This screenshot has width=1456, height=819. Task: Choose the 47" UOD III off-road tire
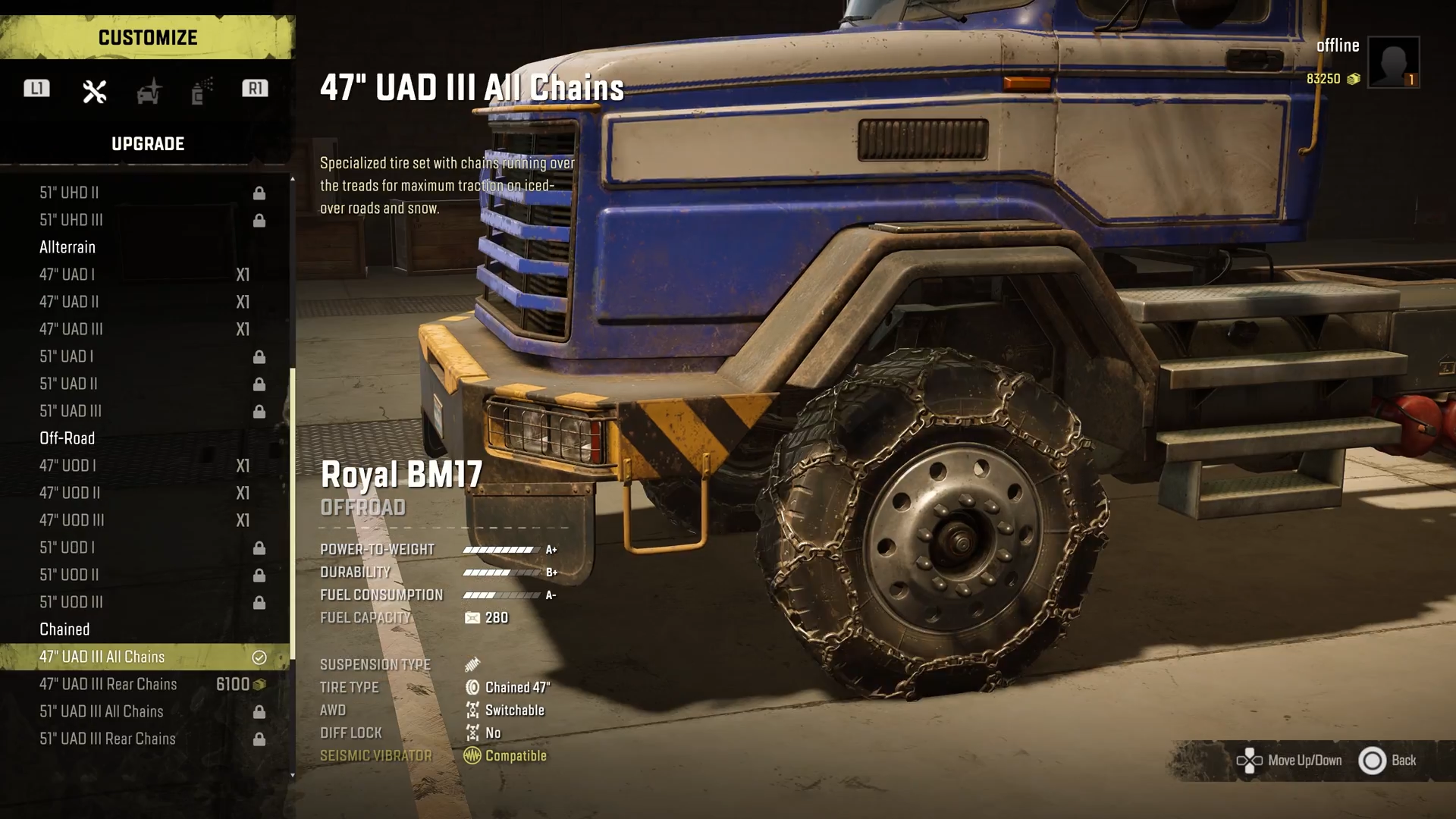pos(144,520)
